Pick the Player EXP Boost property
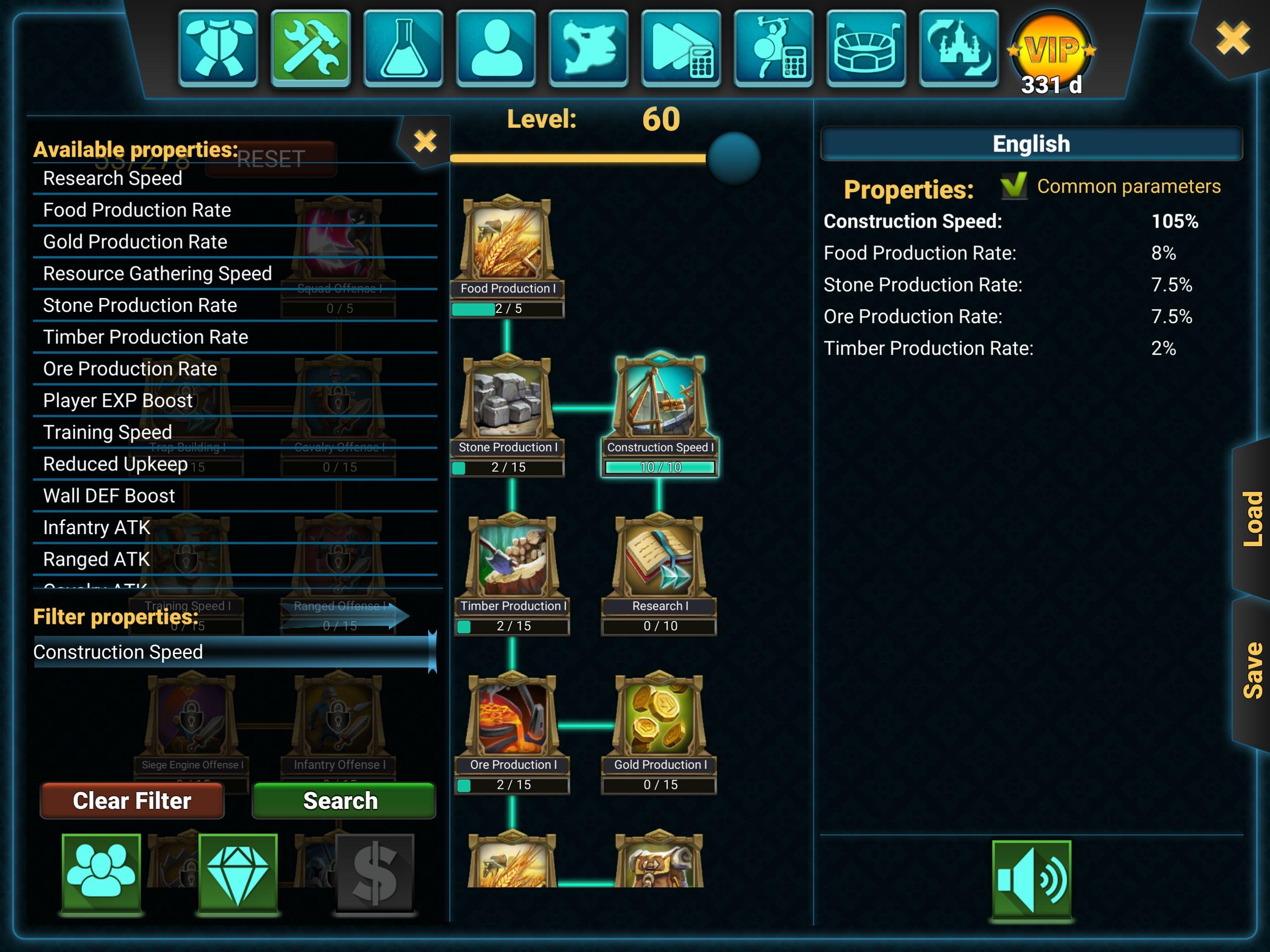Screen dimensions: 1270x952 tap(118, 401)
